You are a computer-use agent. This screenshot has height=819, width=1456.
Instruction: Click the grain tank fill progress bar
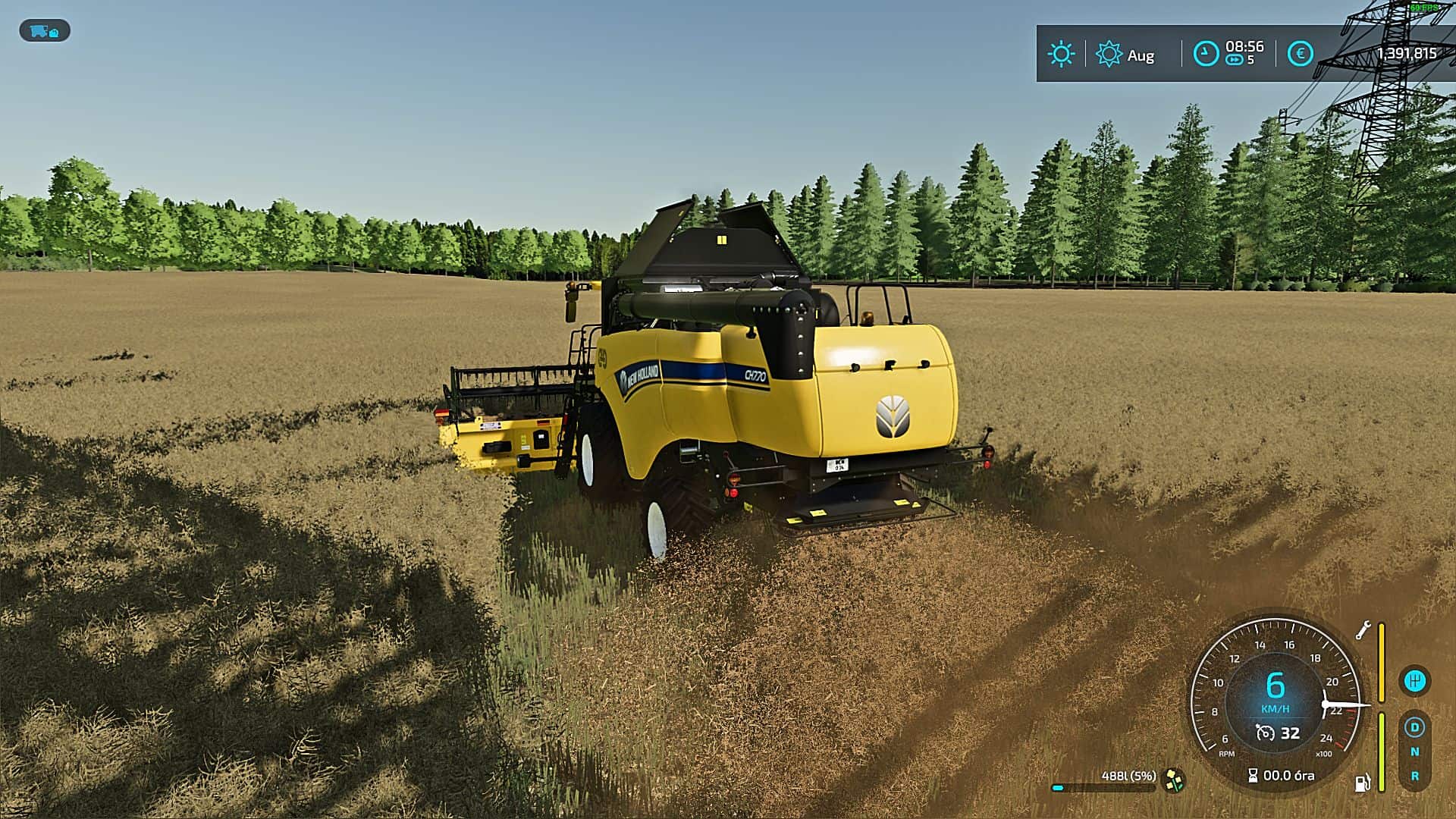(x=1104, y=788)
